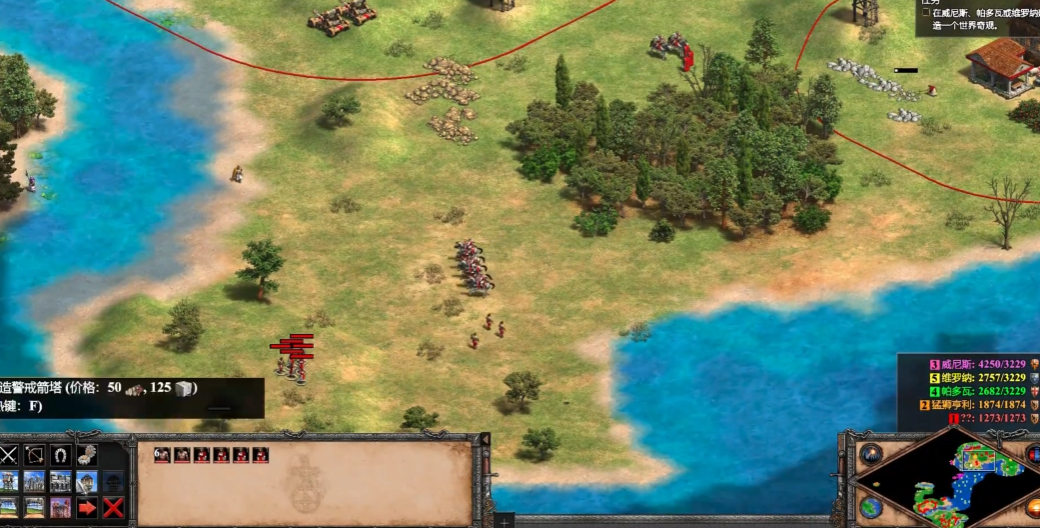Click the red arrow next-page button
The height and width of the screenshot is (528, 1040).
[x=87, y=507]
